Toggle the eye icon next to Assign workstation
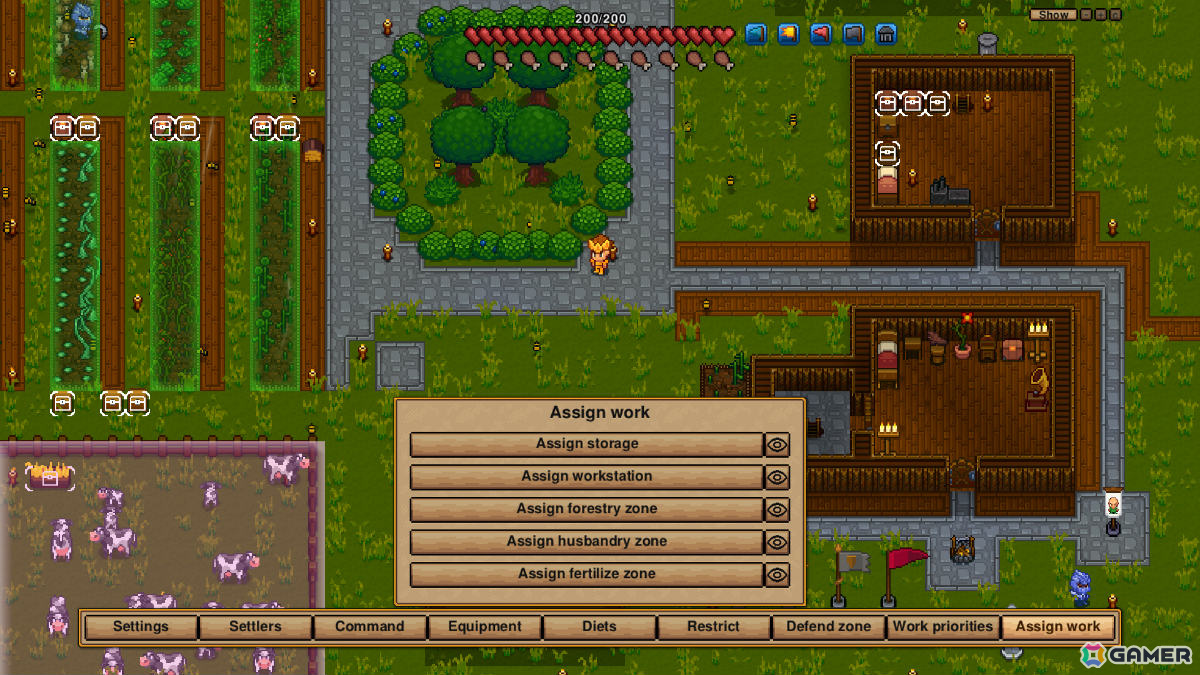This screenshot has height=675, width=1200. [x=777, y=477]
